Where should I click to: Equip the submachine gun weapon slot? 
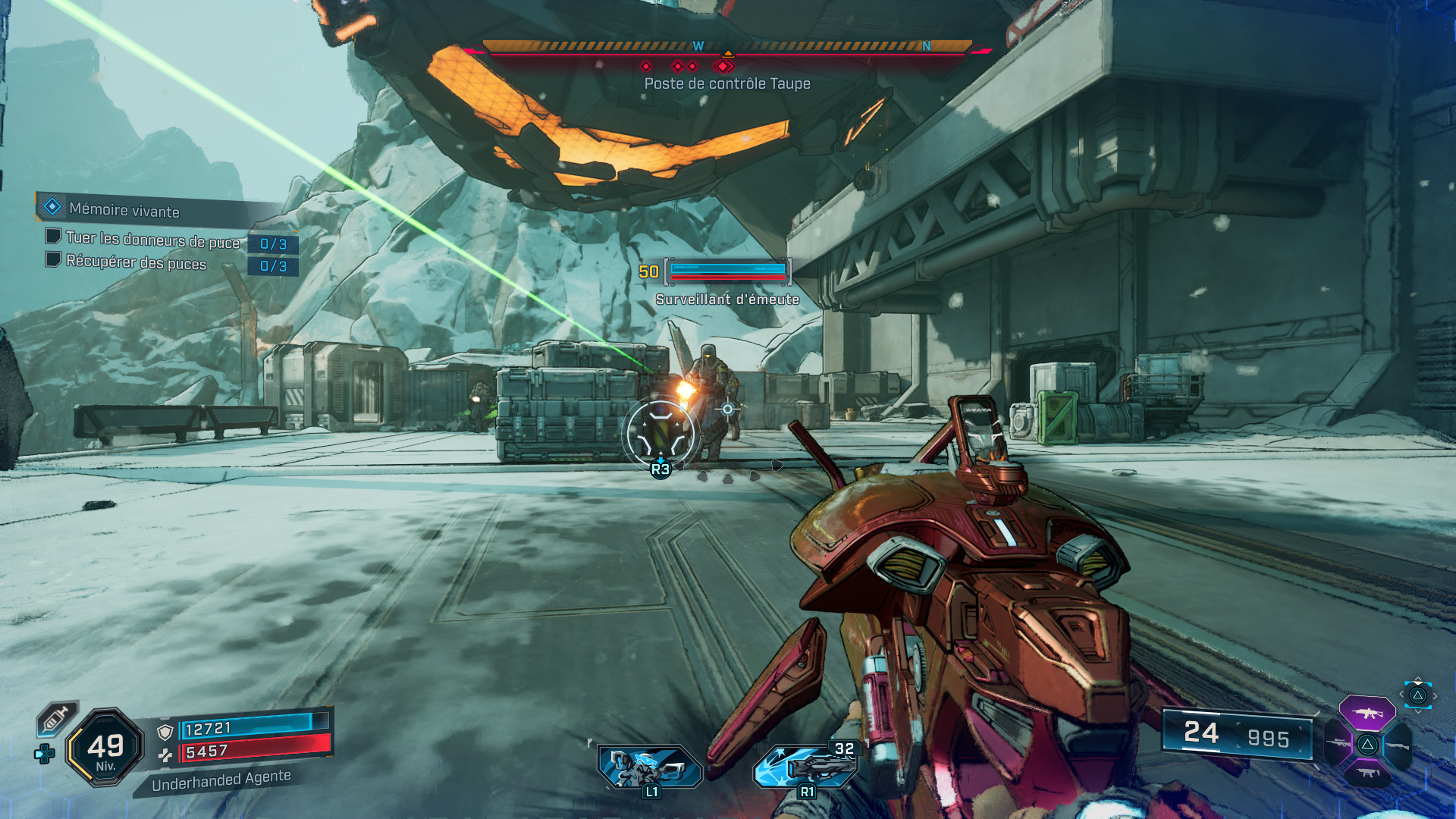(1367, 773)
